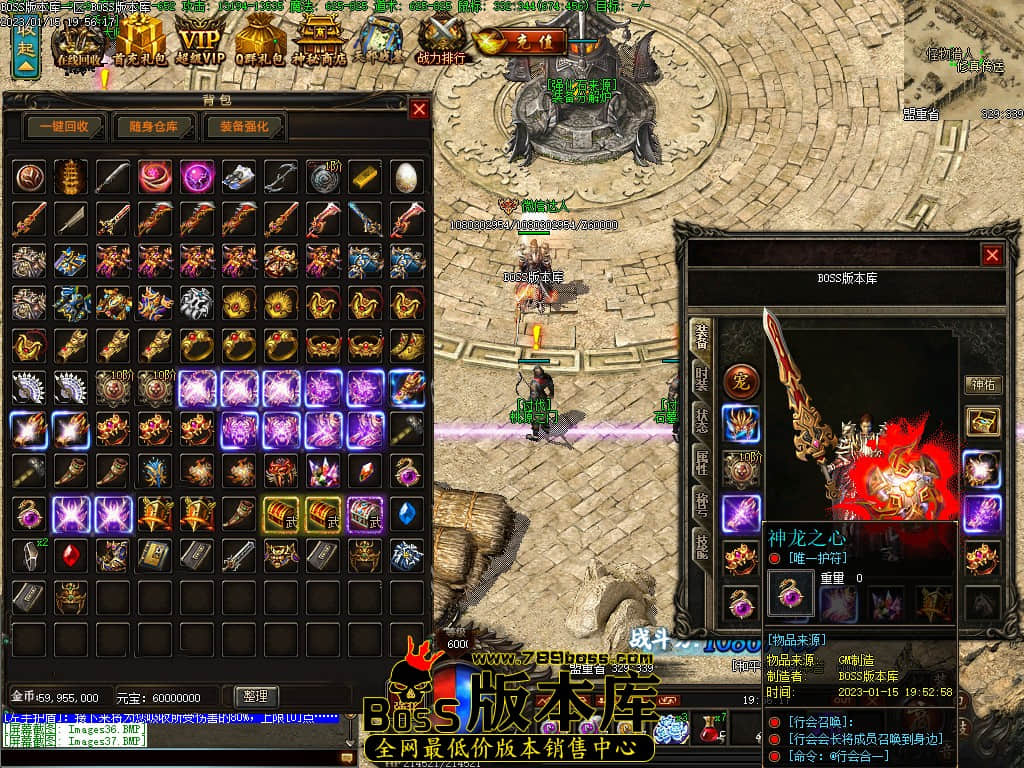Pick the blue gem in the bag
The width and height of the screenshot is (1024, 768).
(406, 512)
